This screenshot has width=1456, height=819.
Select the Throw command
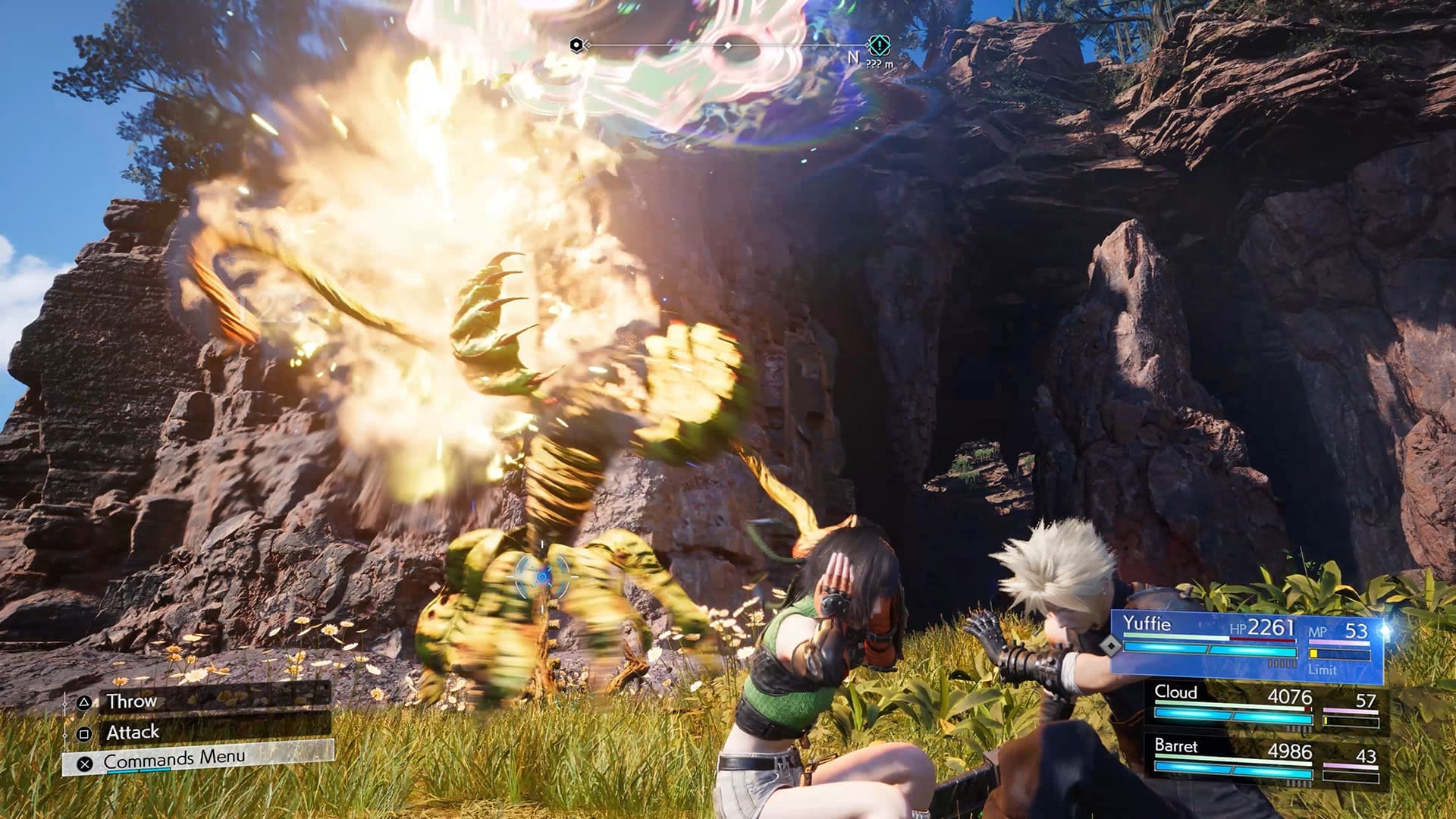pyautogui.click(x=197, y=701)
